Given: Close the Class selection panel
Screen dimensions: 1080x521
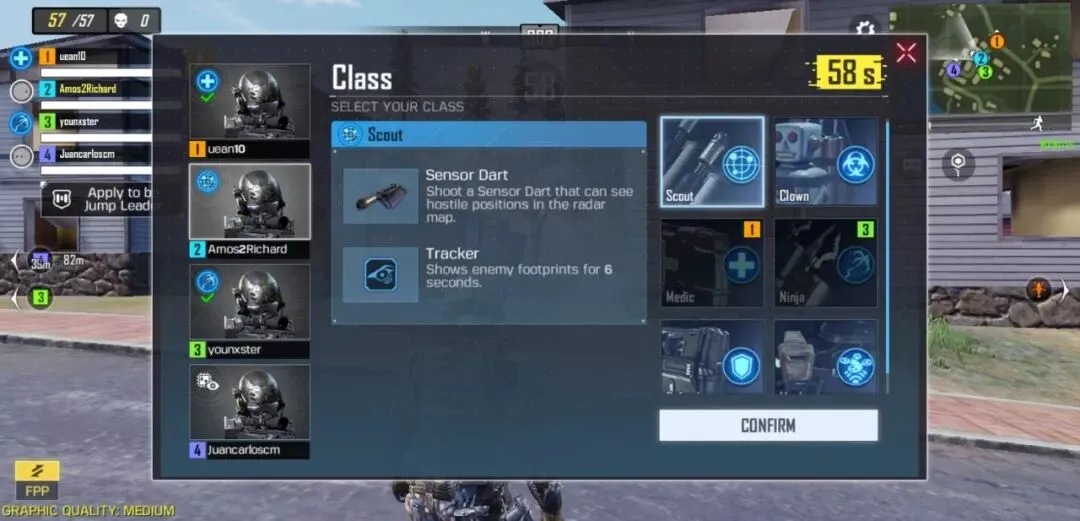Looking at the screenshot, I should (906, 53).
